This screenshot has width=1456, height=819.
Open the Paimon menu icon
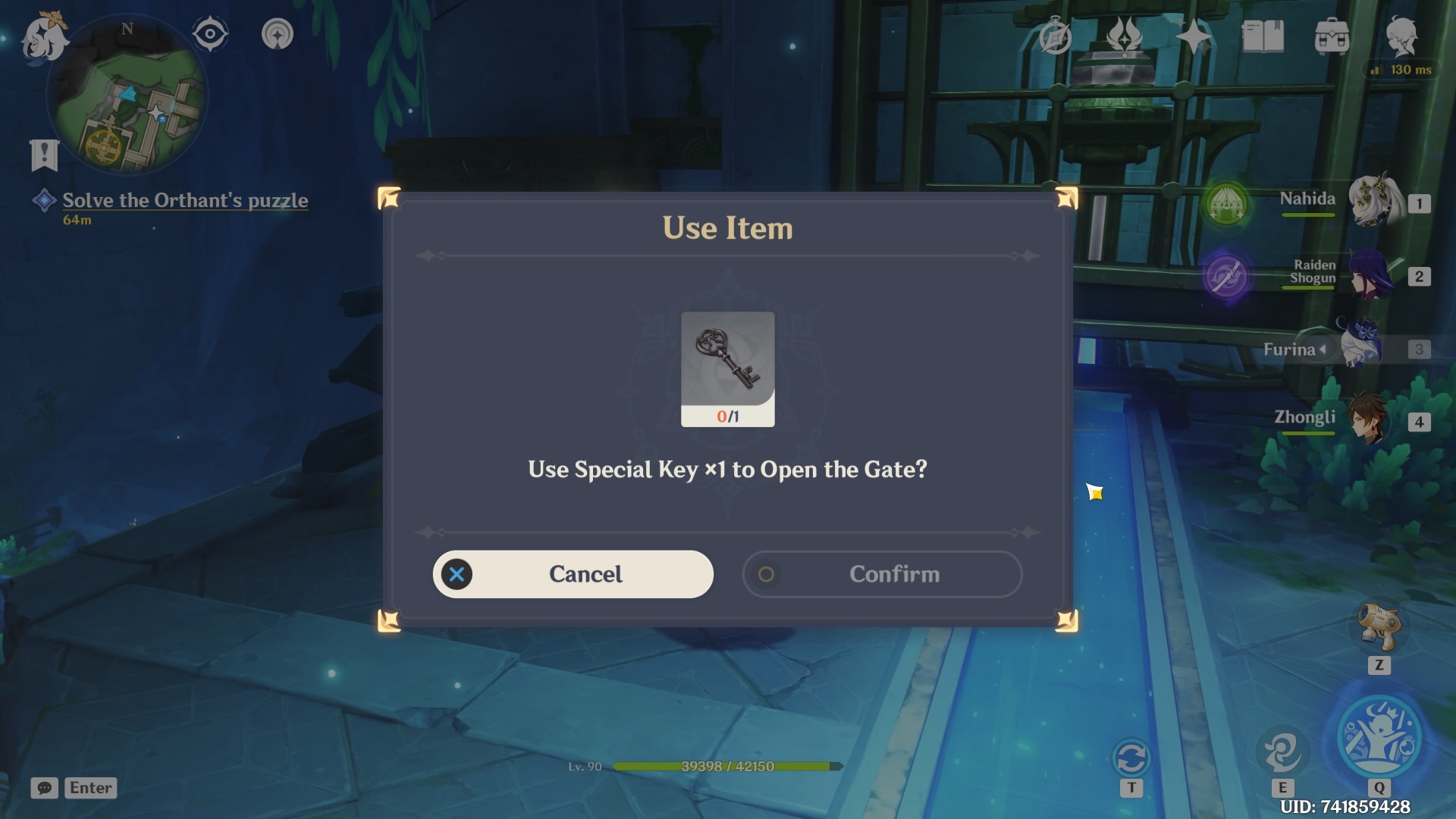[43, 37]
